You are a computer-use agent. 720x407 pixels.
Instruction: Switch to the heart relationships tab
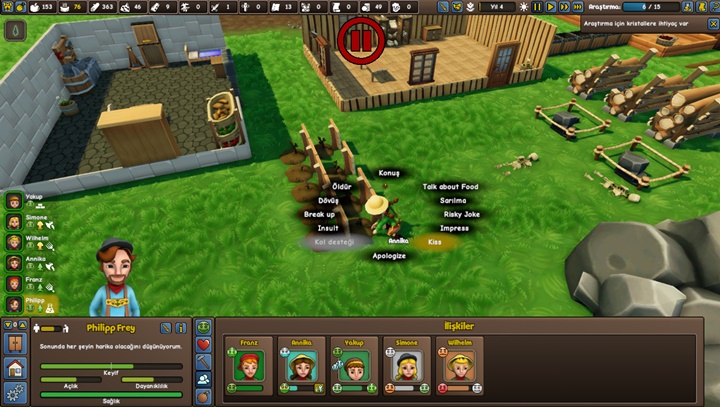204,344
